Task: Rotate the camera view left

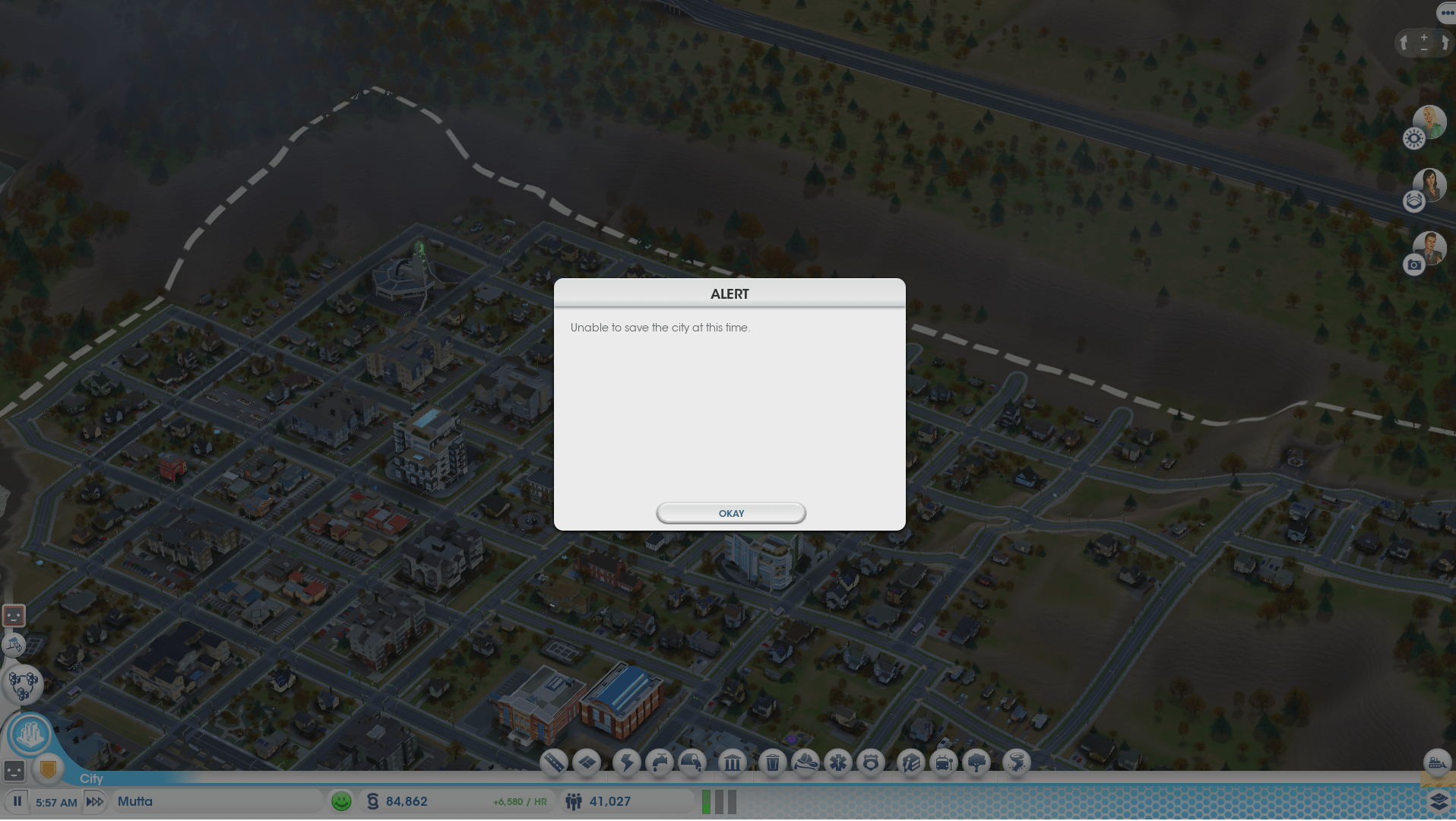Action: tap(1402, 43)
